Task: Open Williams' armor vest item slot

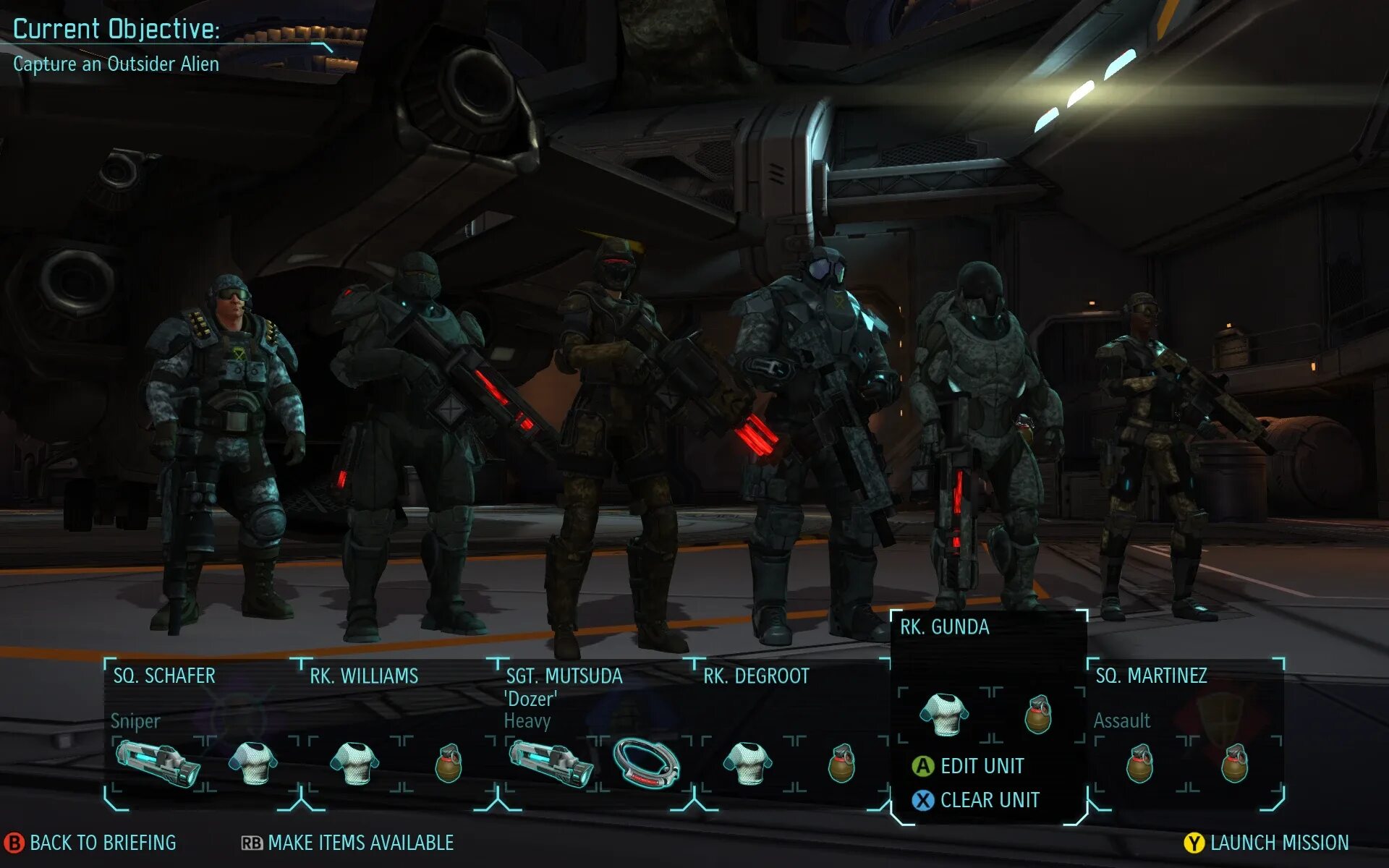Action: coord(354,764)
